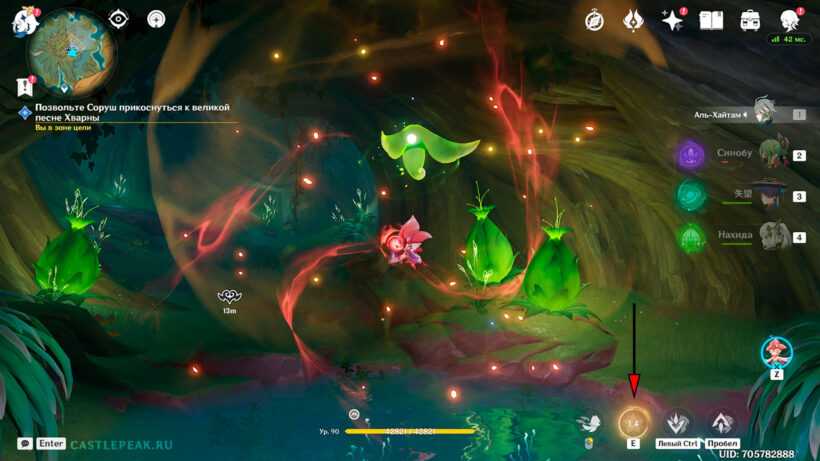Open the winged emblem icon in top bar

tap(634, 20)
